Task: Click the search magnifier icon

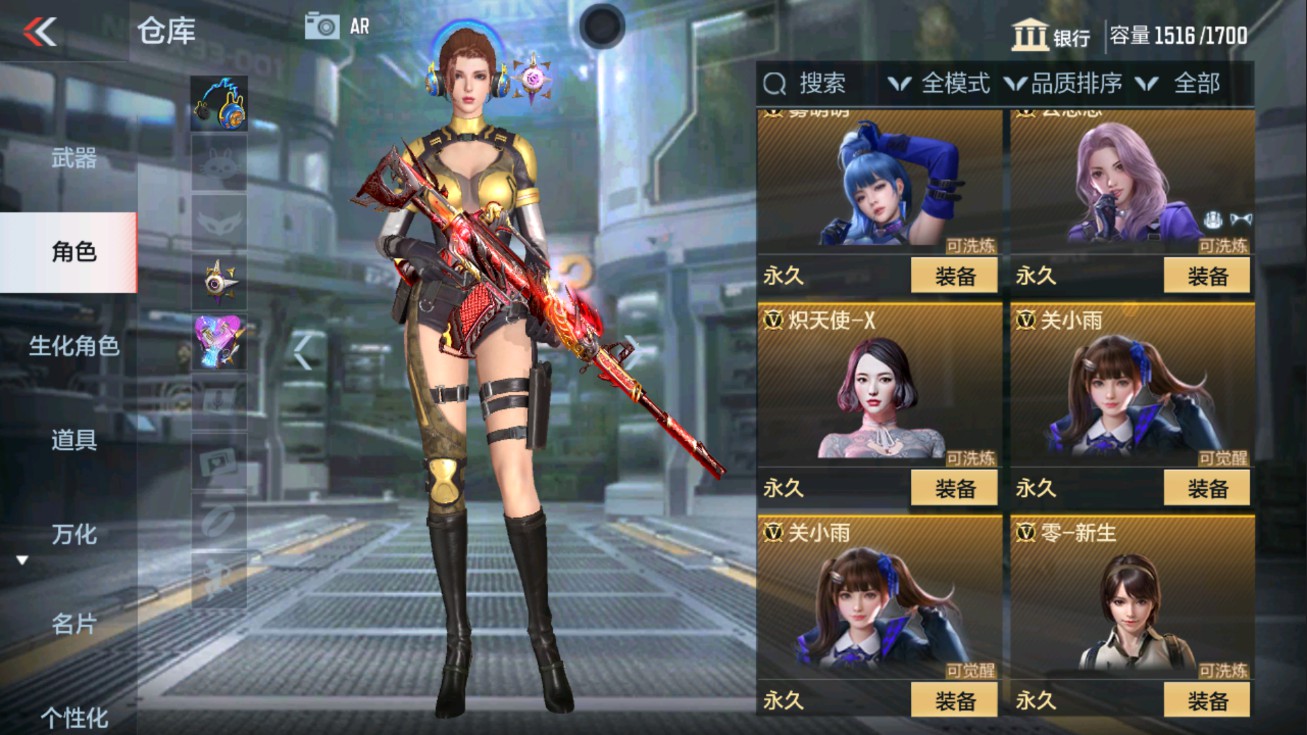Action: [775, 84]
